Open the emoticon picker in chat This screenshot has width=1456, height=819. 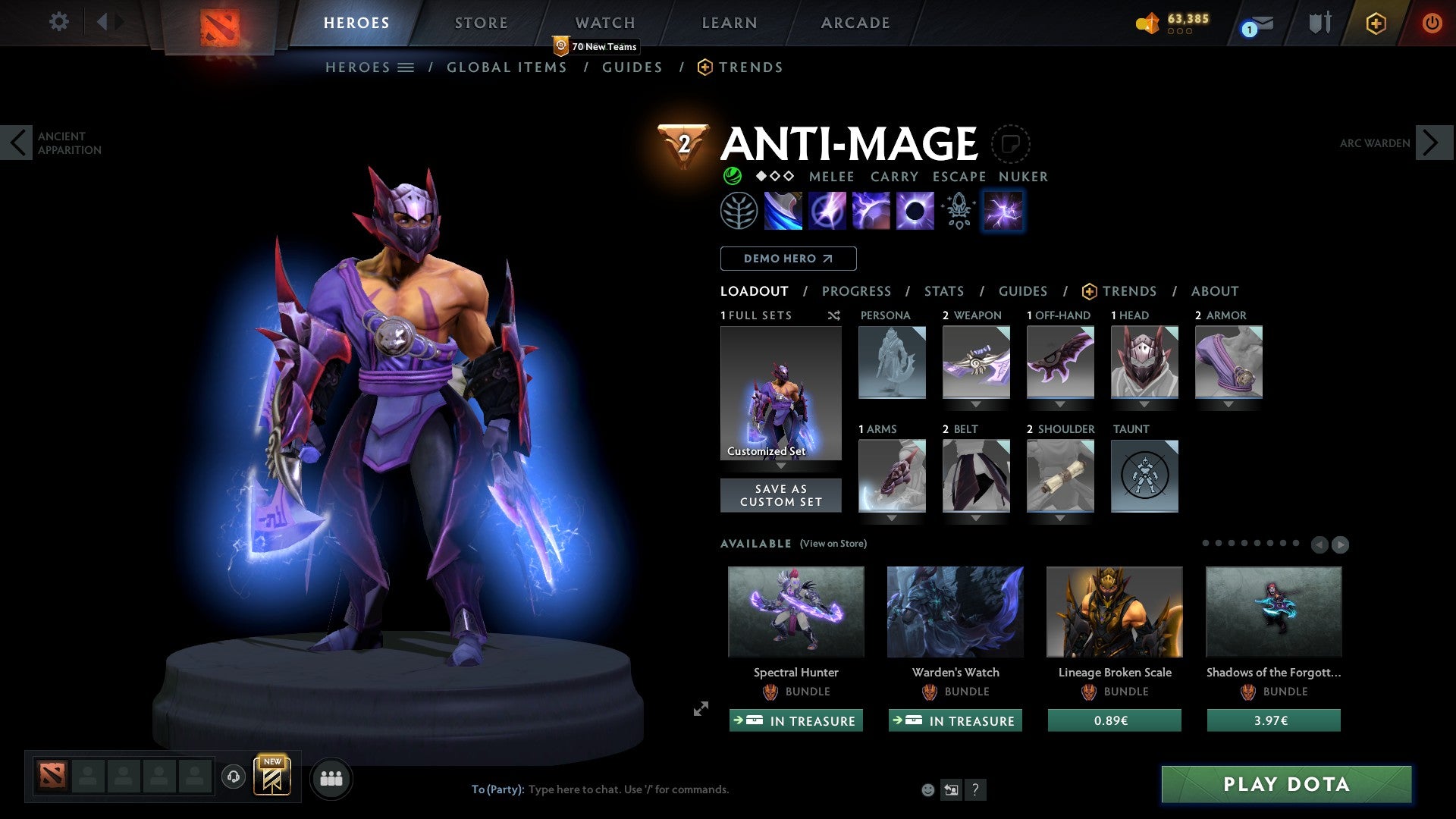pos(927,789)
